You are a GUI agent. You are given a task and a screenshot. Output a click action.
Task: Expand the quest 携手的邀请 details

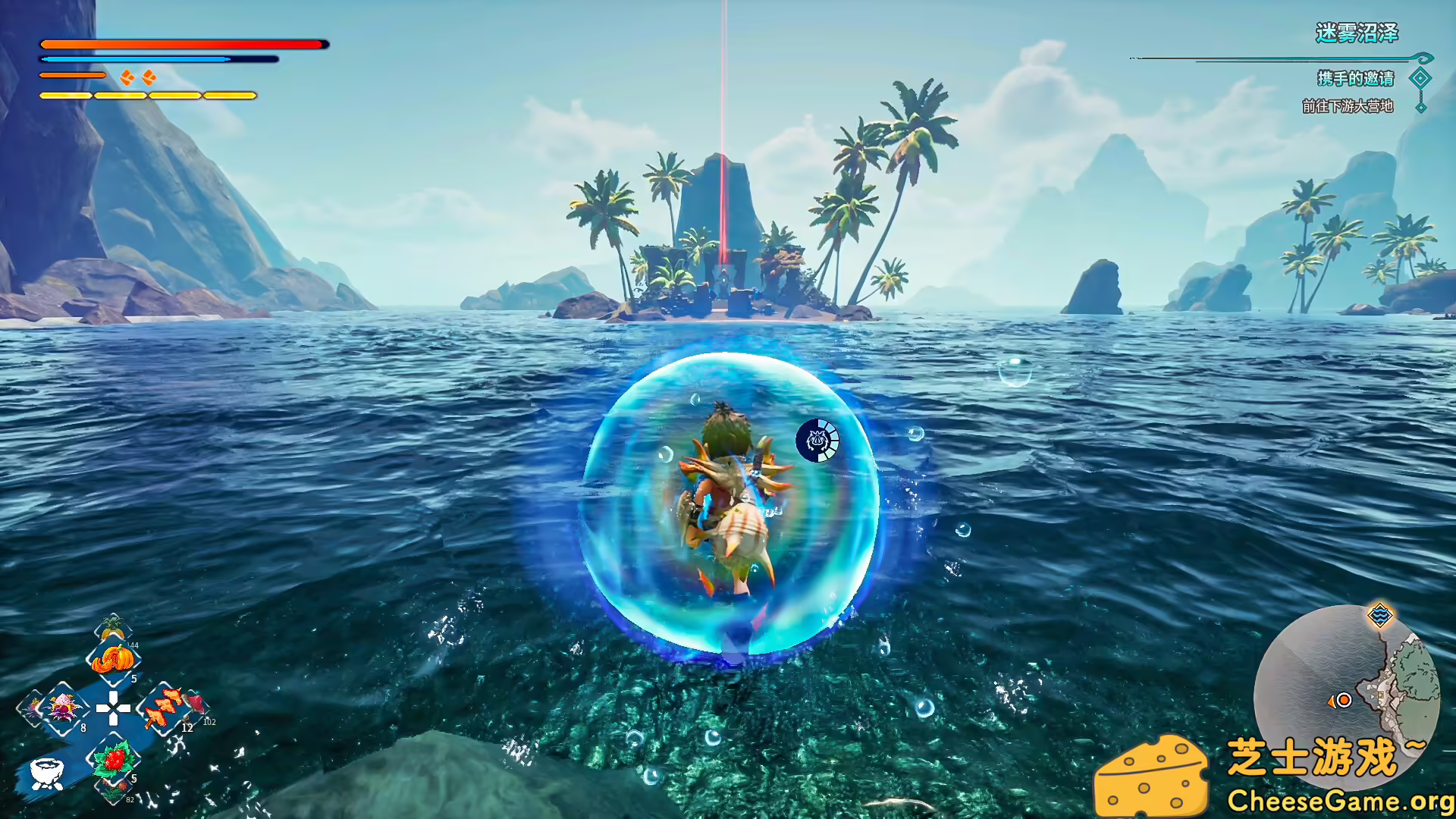(1354, 79)
